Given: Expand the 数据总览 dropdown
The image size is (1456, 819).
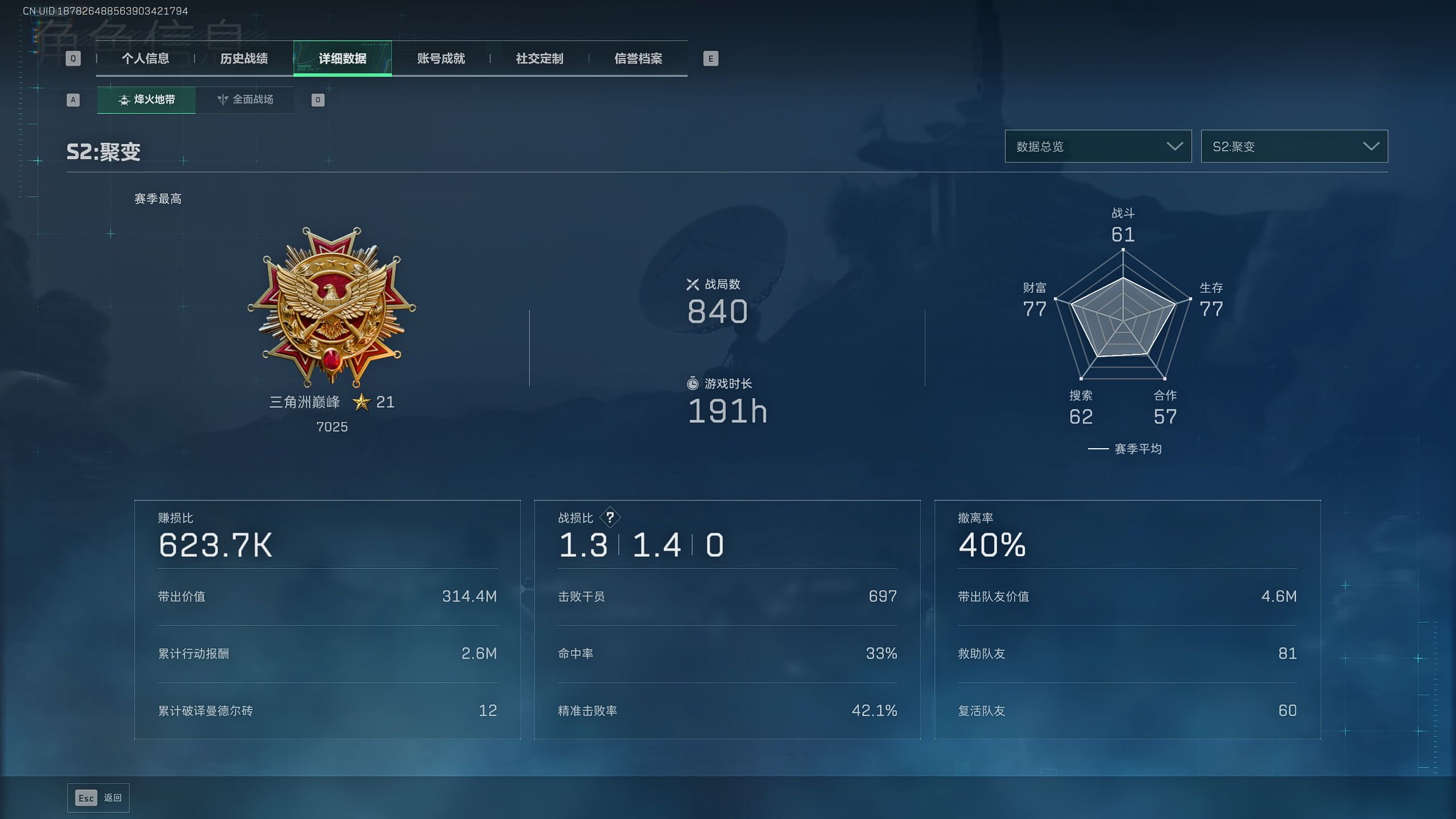Looking at the screenshot, I should click(x=1098, y=147).
